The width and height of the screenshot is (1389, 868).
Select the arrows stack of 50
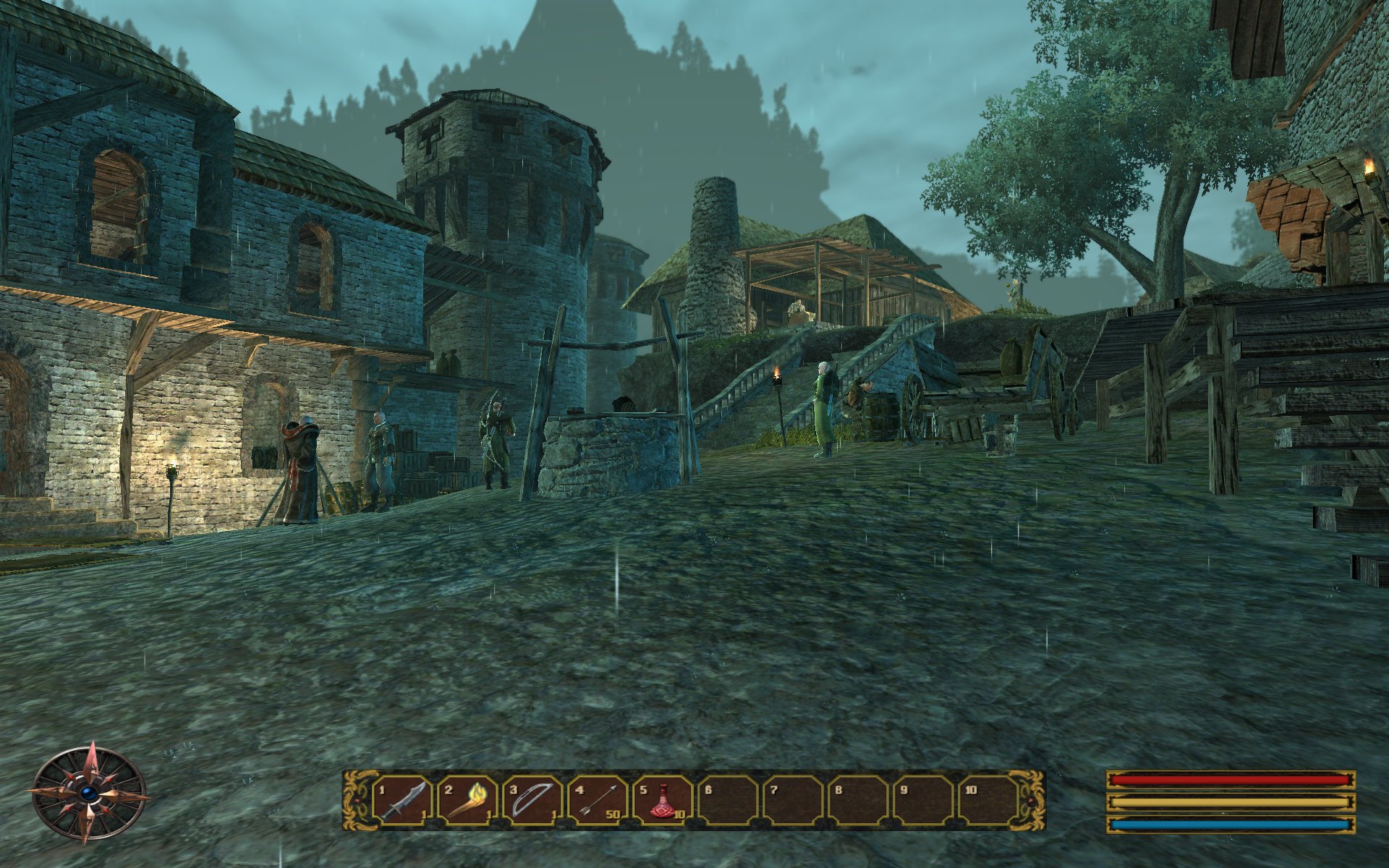click(598, 801)
